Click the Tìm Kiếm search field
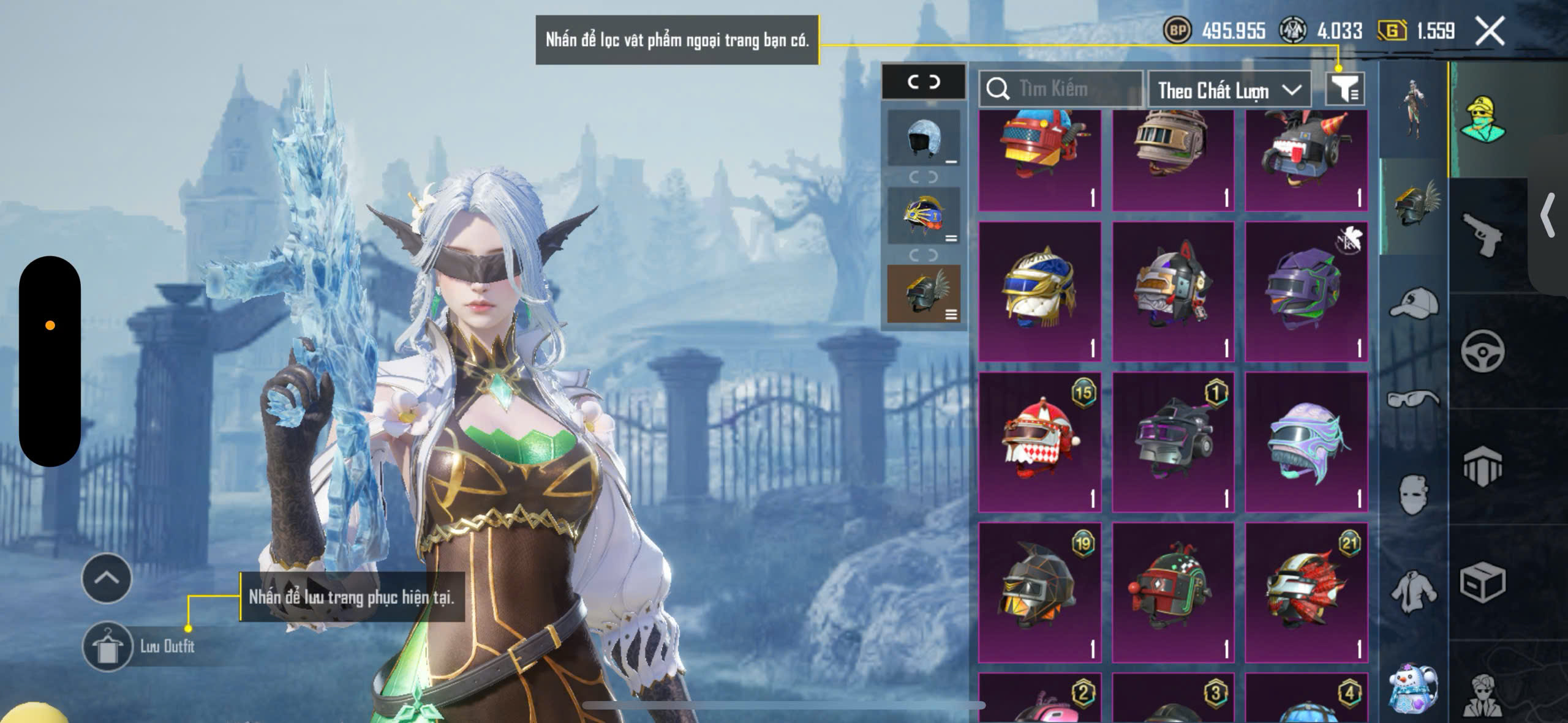Image resolution: width=1568 pixels, height=723 pixels. tap(1061, 89)
